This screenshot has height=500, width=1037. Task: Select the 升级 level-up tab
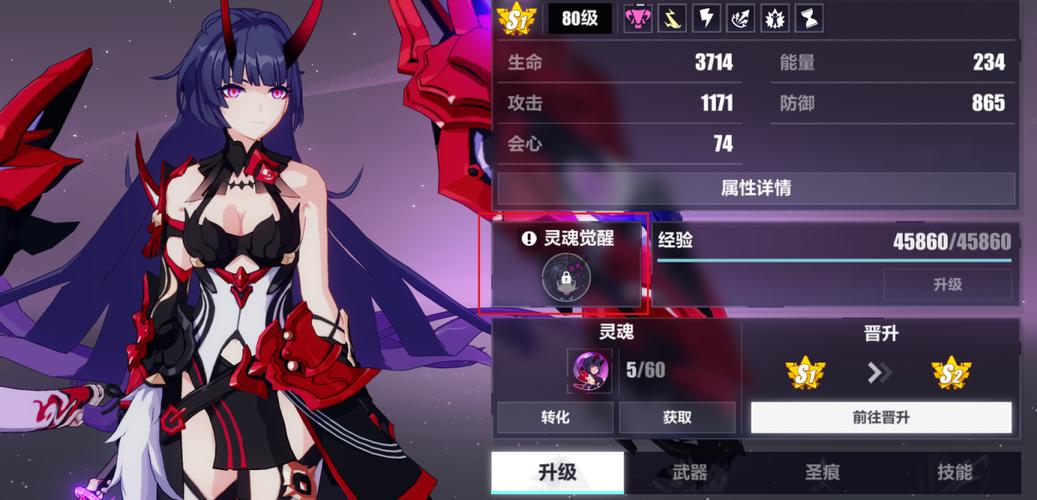tap(557, 473)
